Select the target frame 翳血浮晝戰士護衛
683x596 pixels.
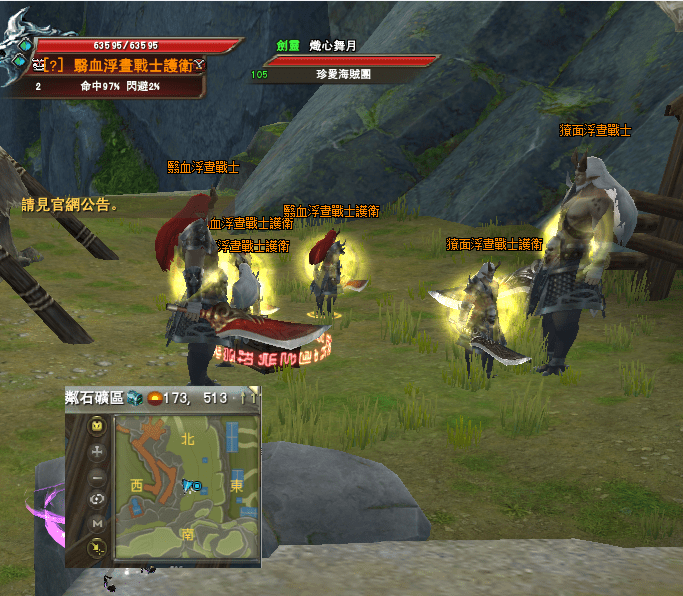coord(126,65)
